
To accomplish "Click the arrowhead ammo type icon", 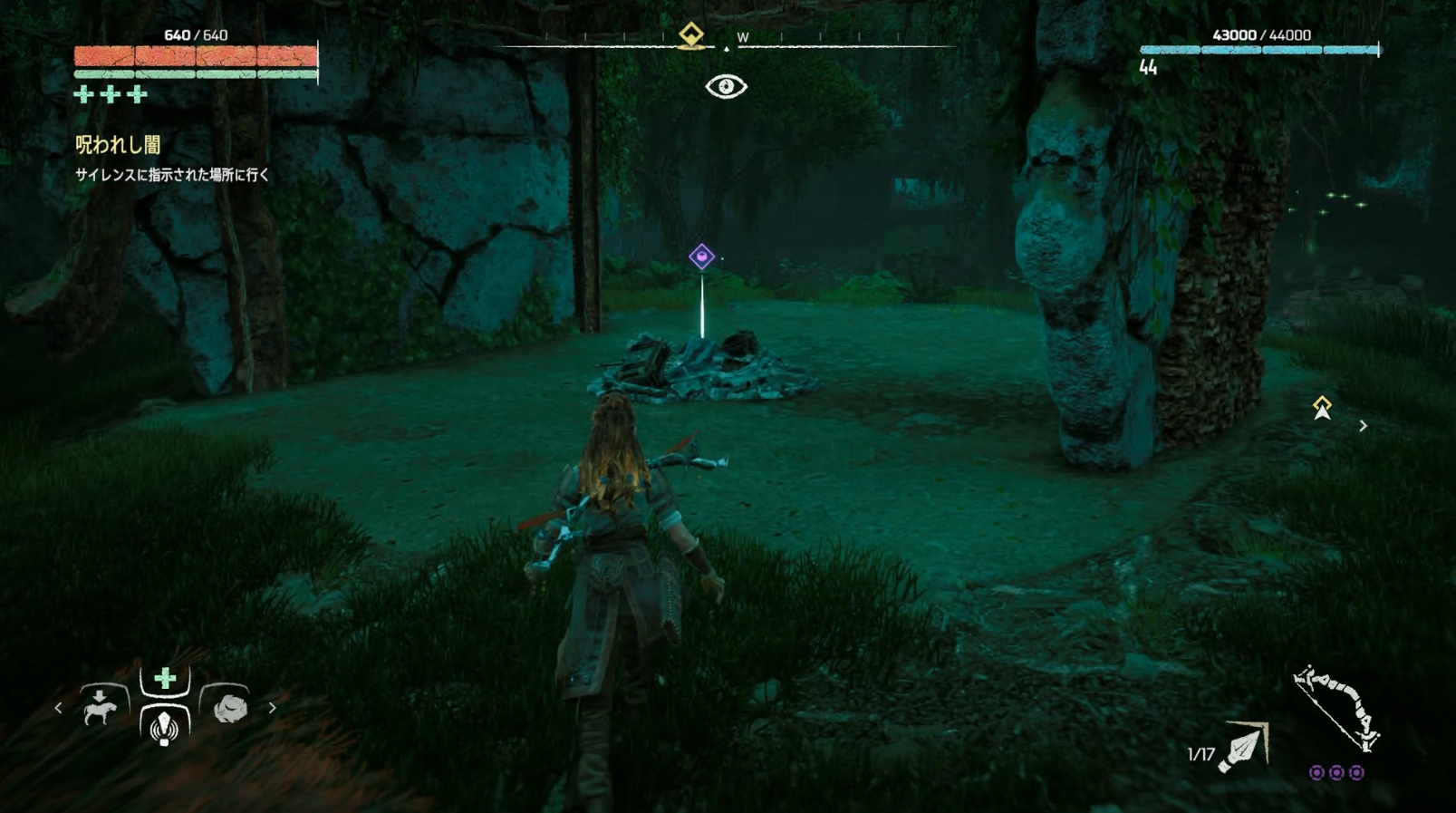I will coord(1244,747).
